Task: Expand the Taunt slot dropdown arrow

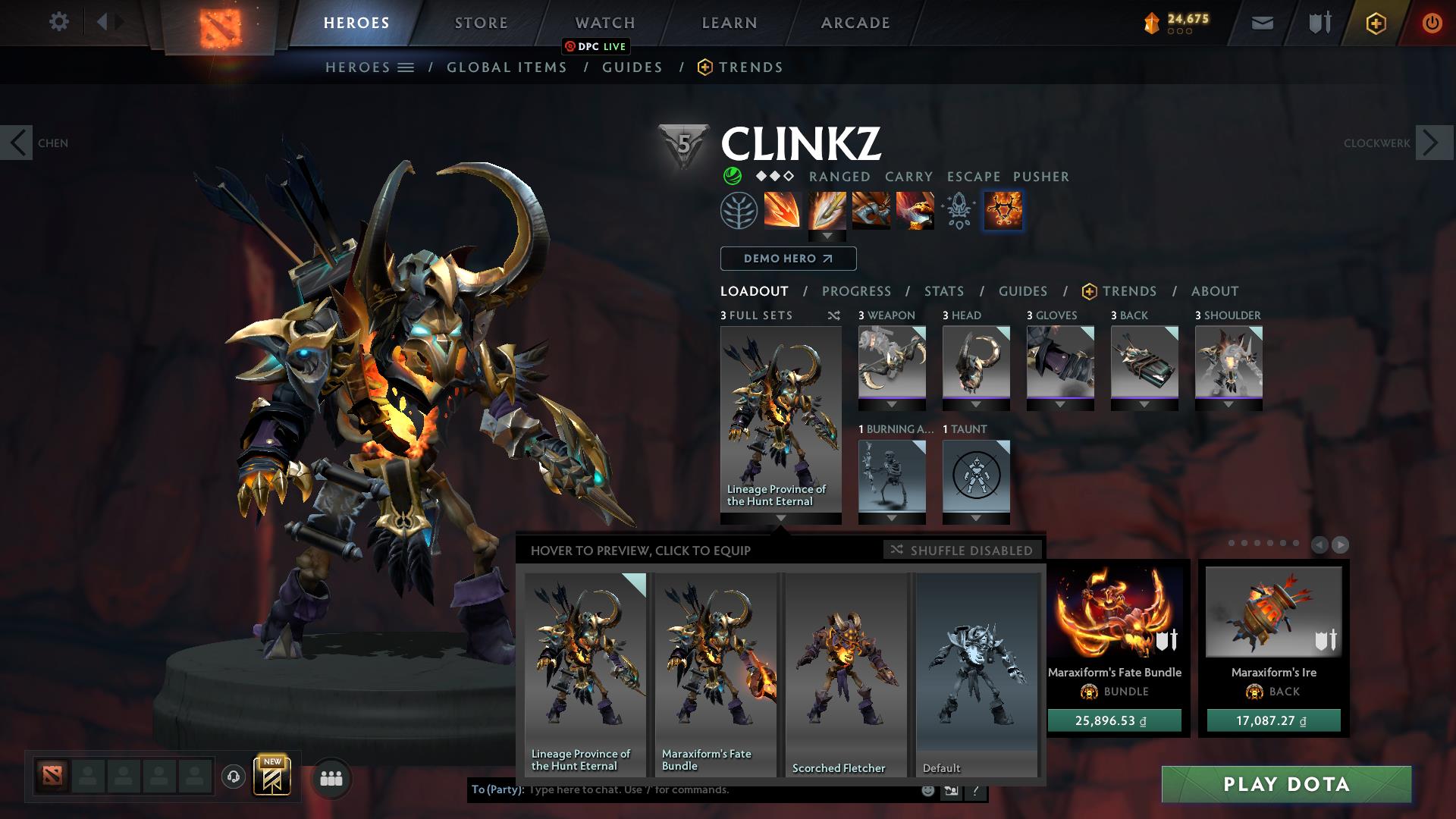Action: pyautogui.click(x=976, y=519)
